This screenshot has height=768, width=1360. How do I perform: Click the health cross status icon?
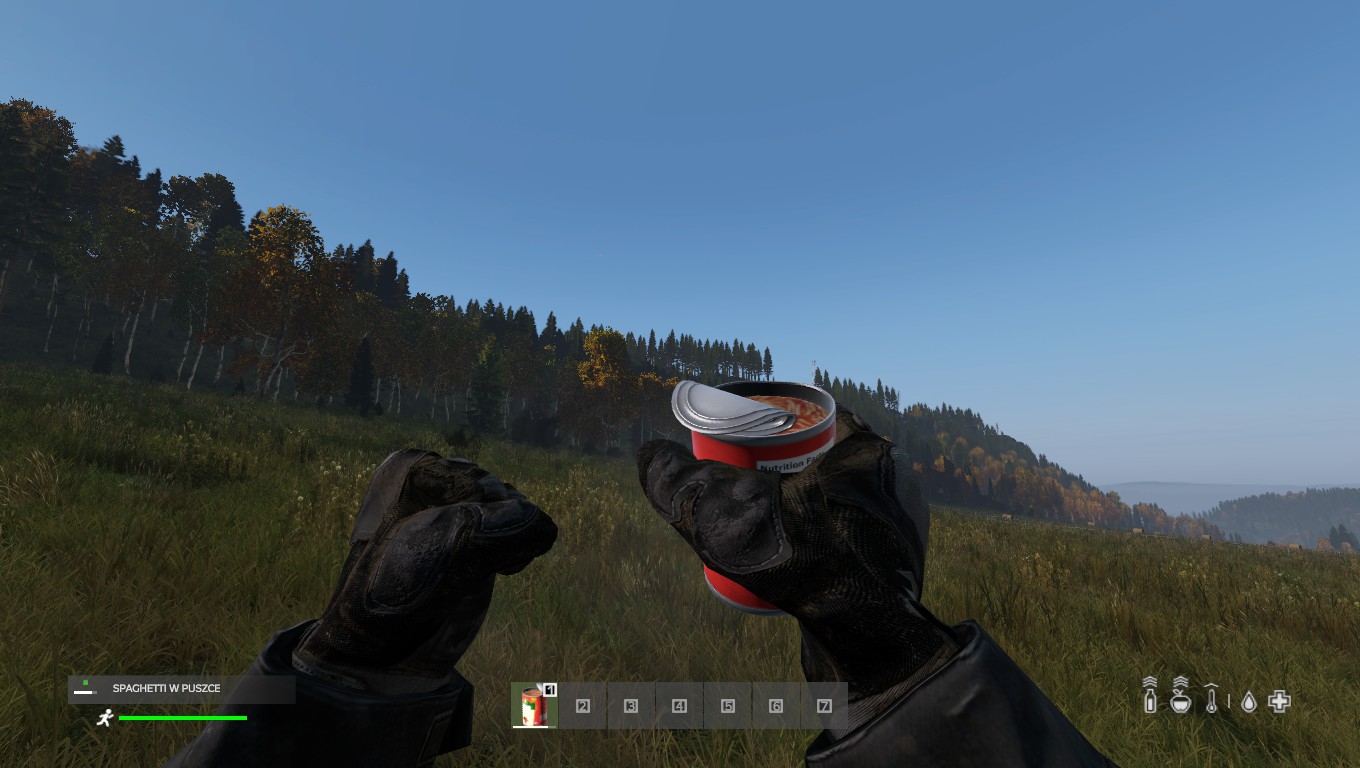pos(1279,701)
